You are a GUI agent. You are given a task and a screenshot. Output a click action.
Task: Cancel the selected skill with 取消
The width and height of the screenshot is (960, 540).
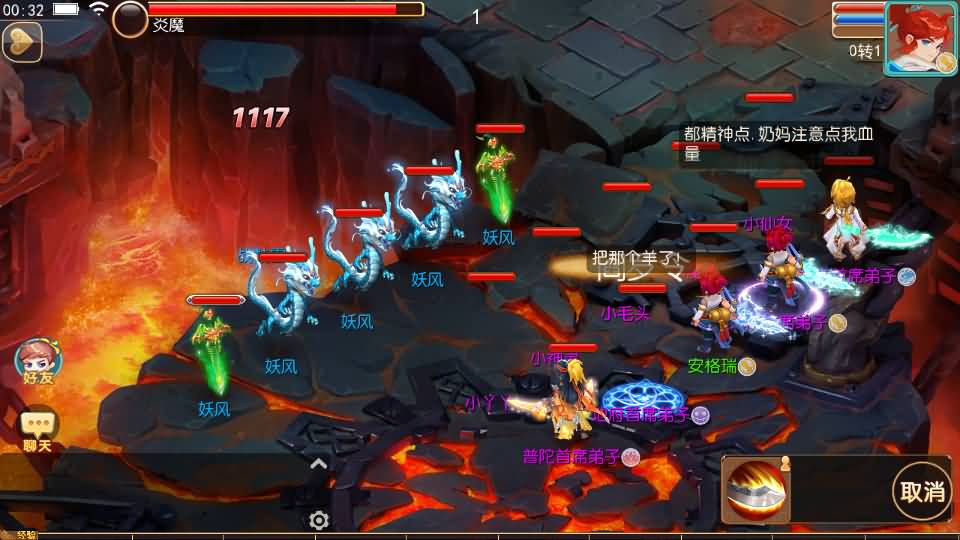(x=922, y=491)
